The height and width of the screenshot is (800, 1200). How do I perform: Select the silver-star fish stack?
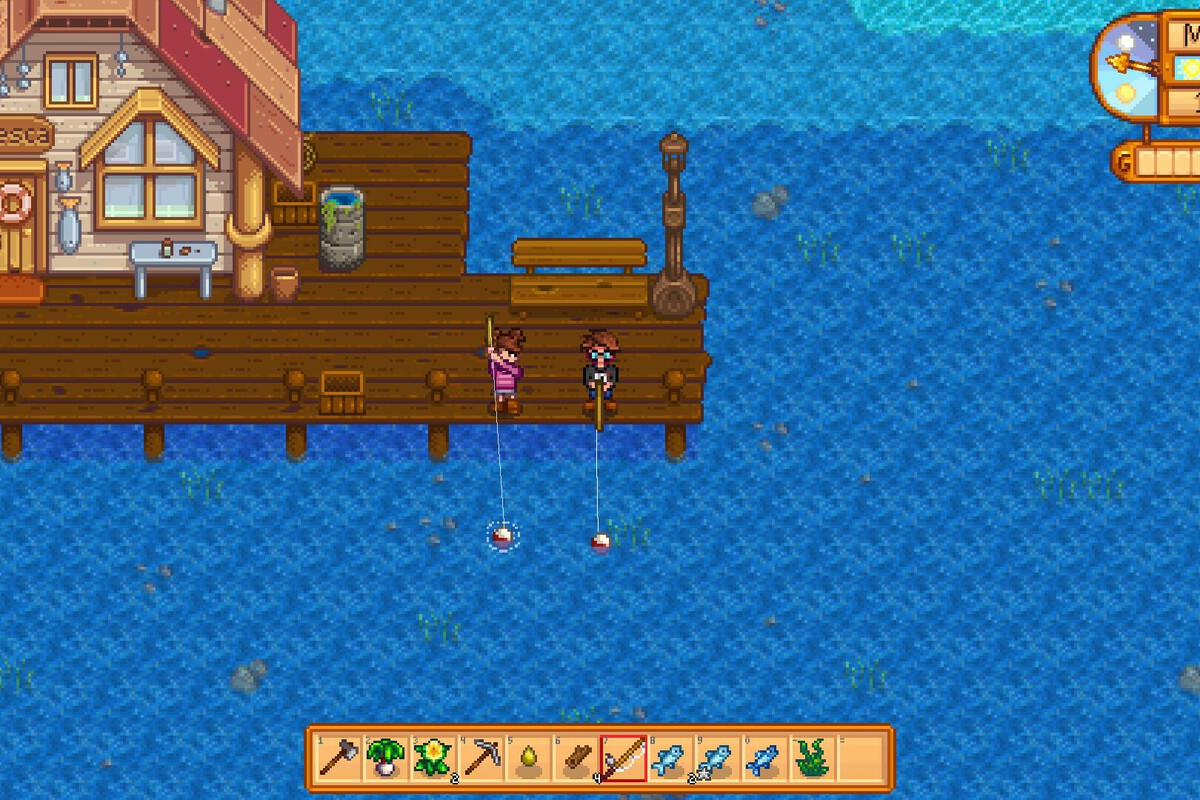[716, 759]
